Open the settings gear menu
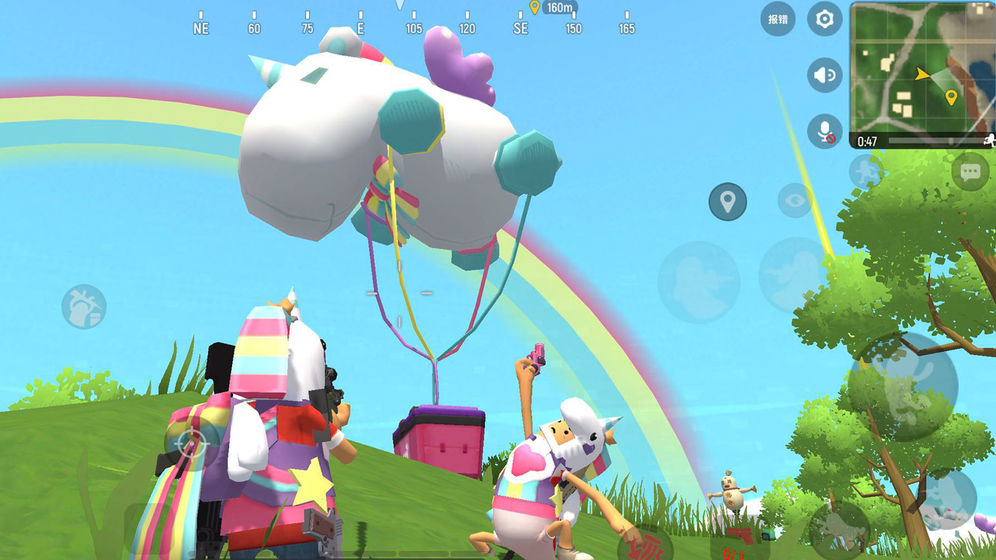The image size is (996, 560). pyautogui.click(x=824, y=19)
